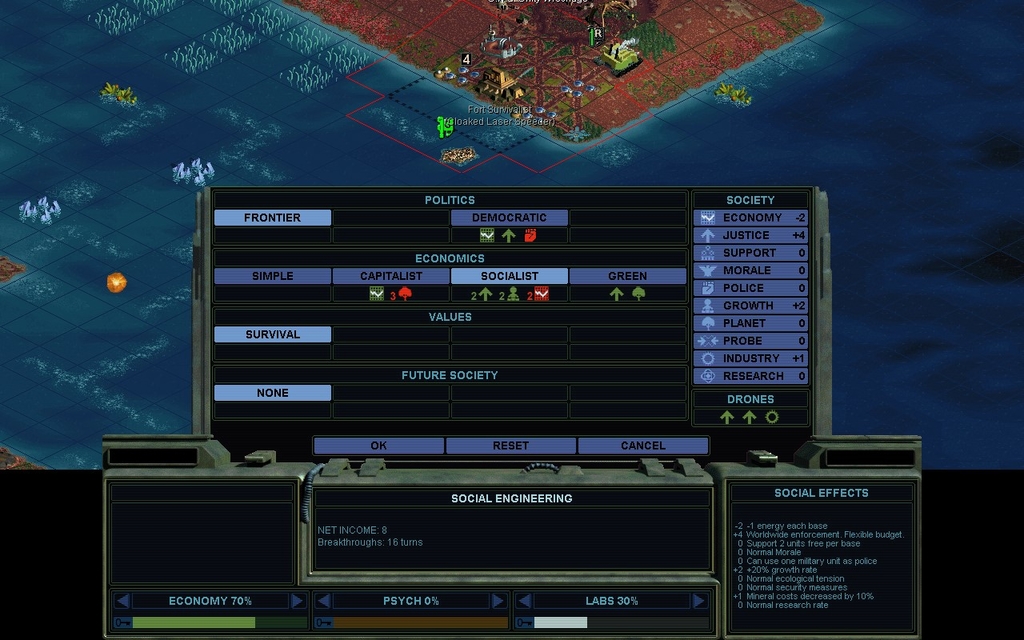Select the Socialist economics option
The height and width of the screenshot is (640, 1024).
point(509,276)
